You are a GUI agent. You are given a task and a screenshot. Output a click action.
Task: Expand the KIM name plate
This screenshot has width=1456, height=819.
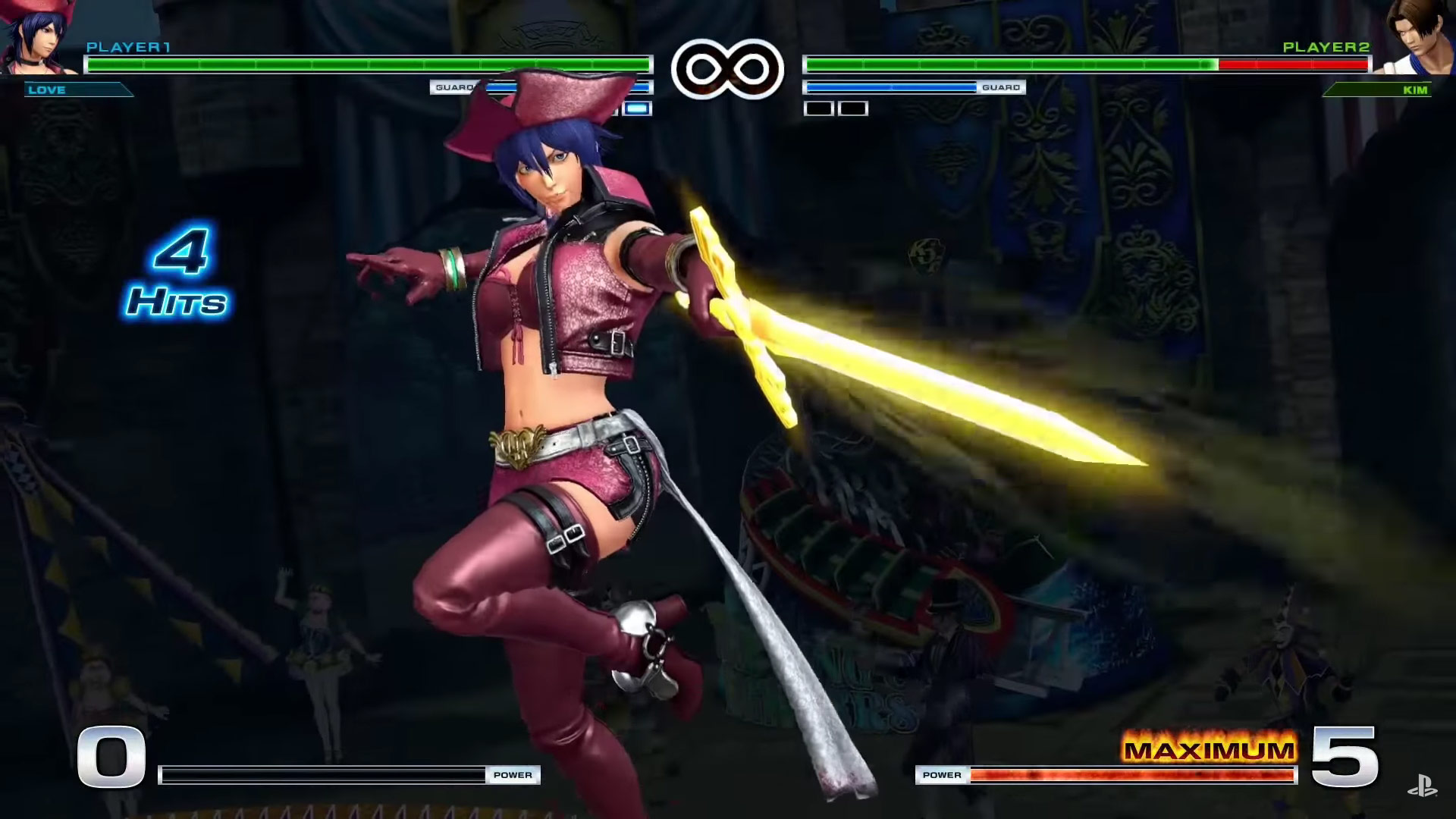coord(1380,90)
